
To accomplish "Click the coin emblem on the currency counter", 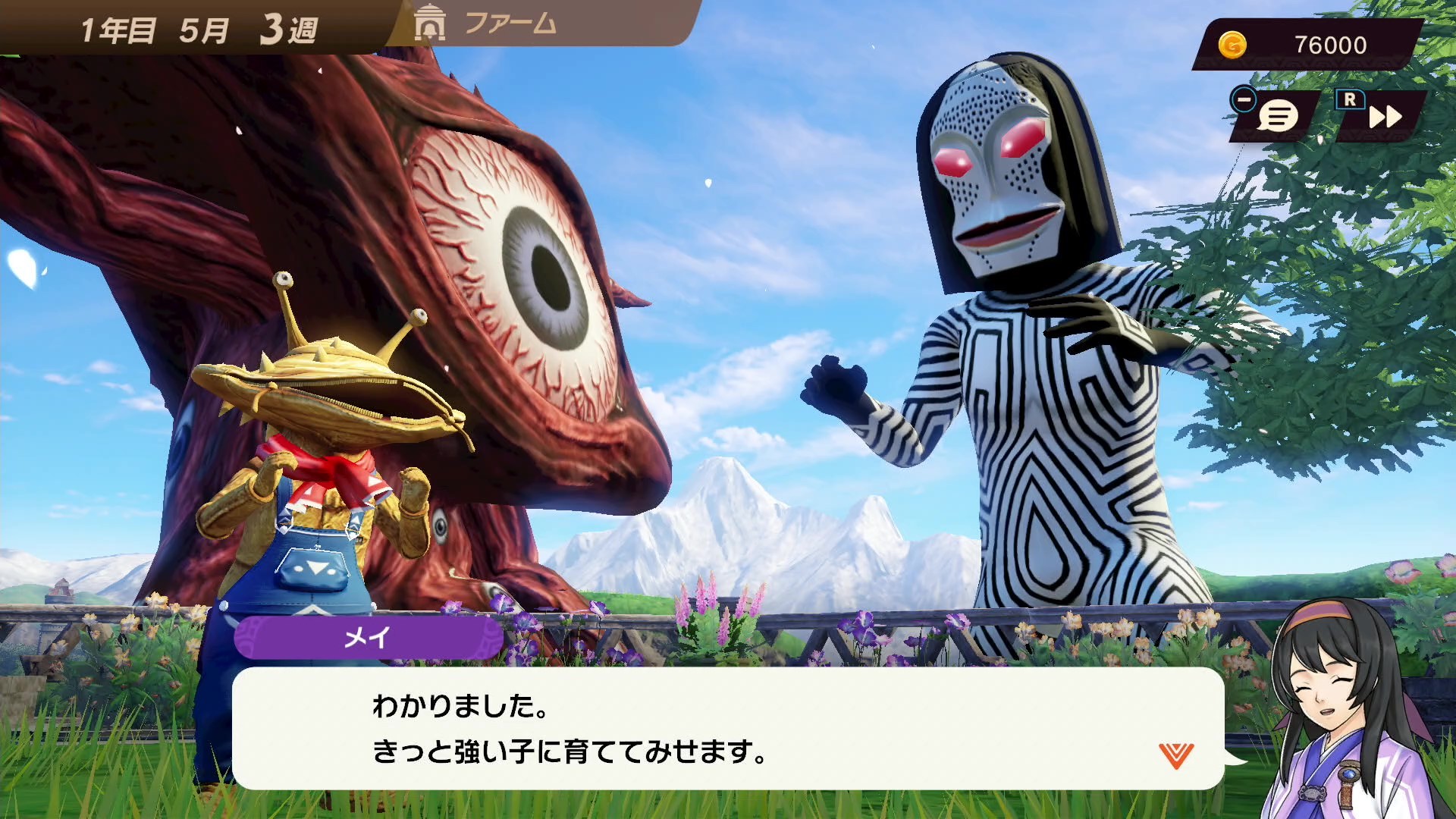I will pos(1233,45).
